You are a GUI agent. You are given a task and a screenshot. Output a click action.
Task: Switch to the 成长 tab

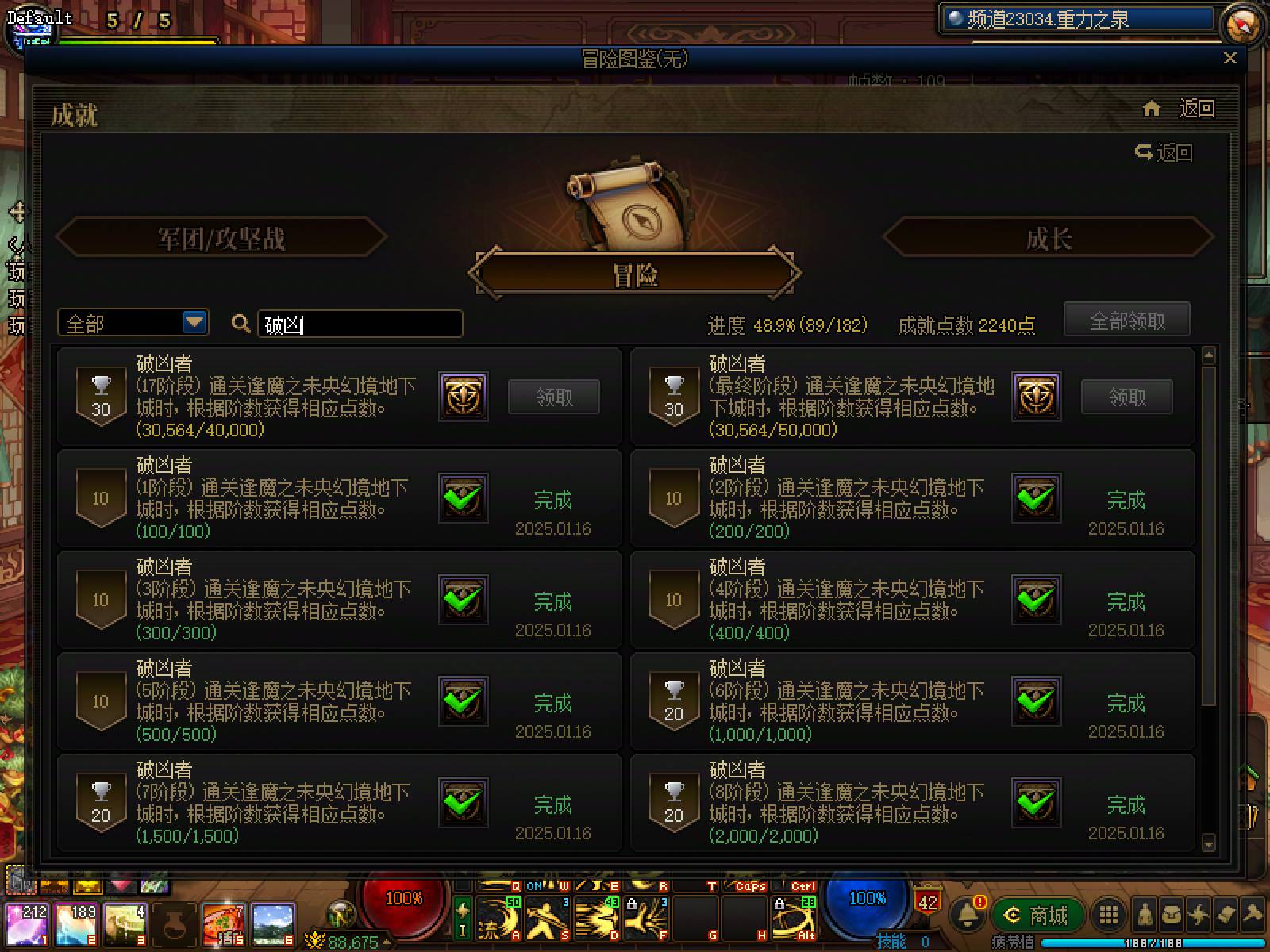1049,237
